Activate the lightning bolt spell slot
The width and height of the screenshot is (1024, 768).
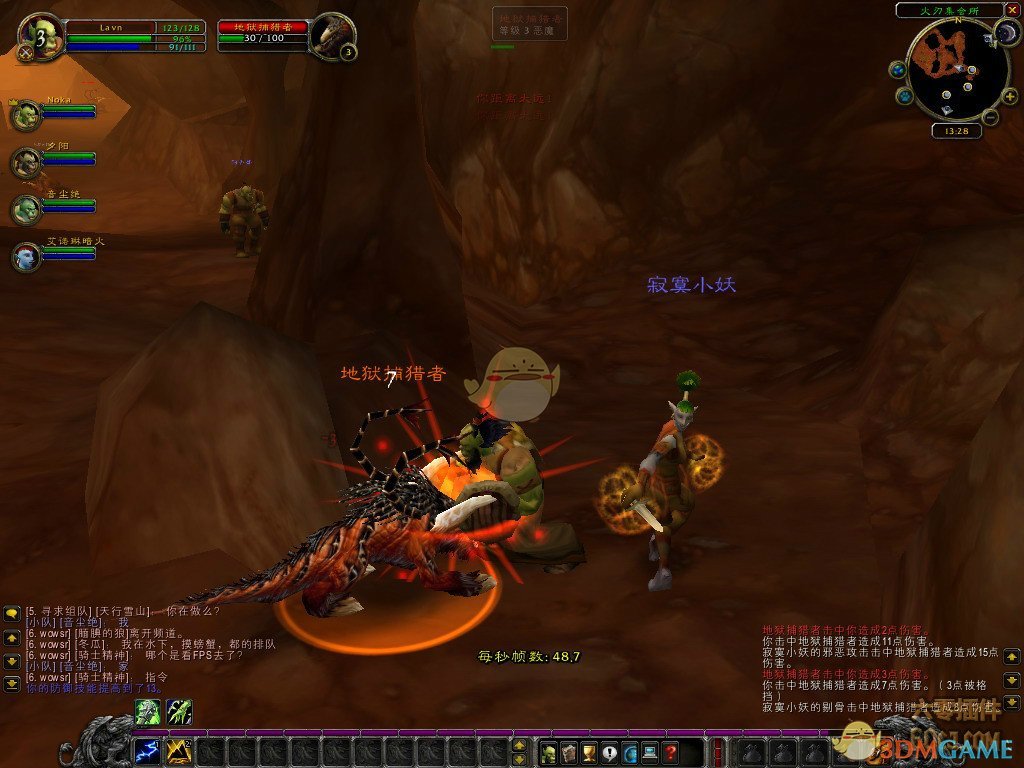[x=147, y=751]
